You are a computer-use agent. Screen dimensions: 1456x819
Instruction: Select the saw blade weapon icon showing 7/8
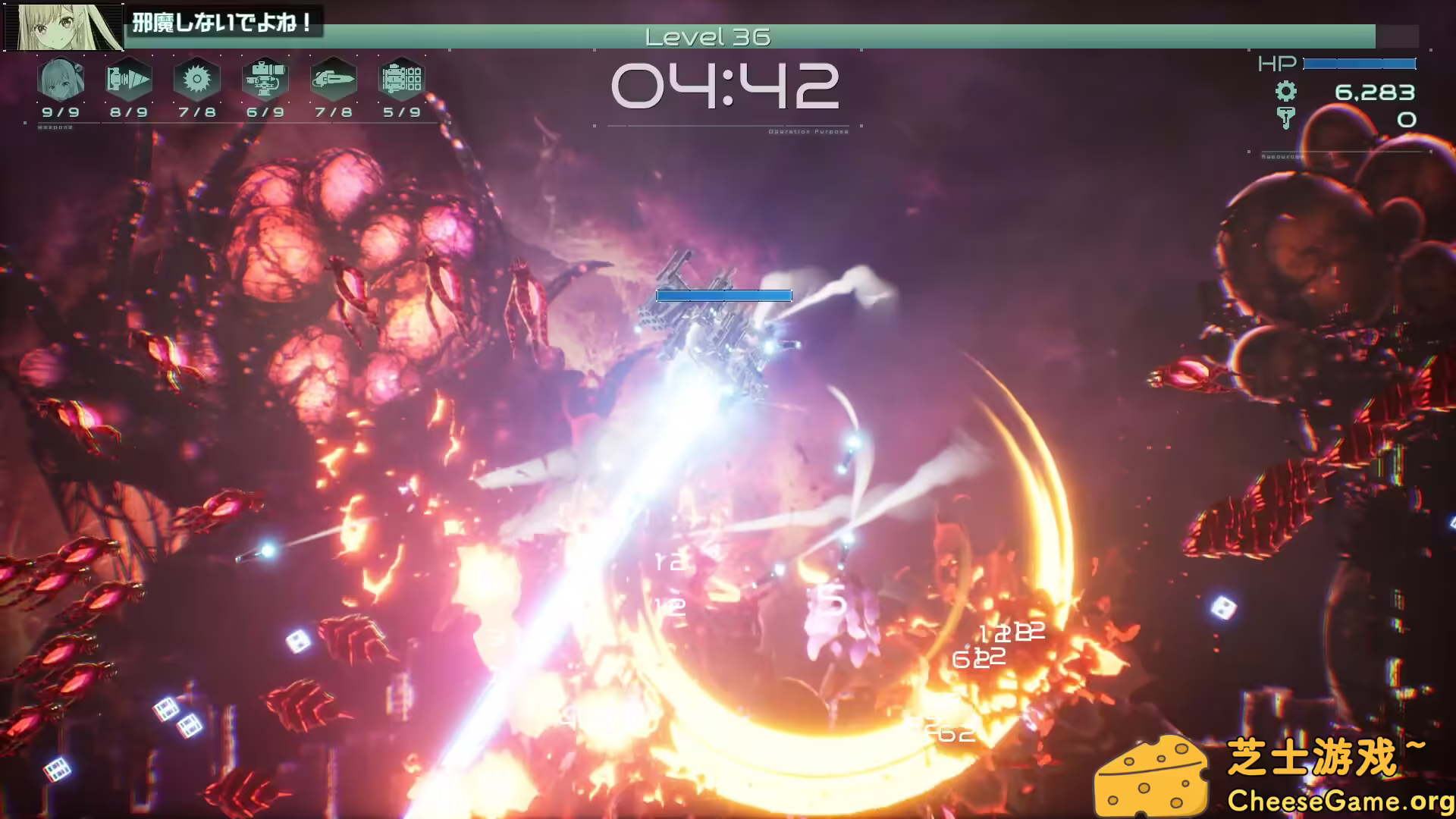click(x=196, y=79)
